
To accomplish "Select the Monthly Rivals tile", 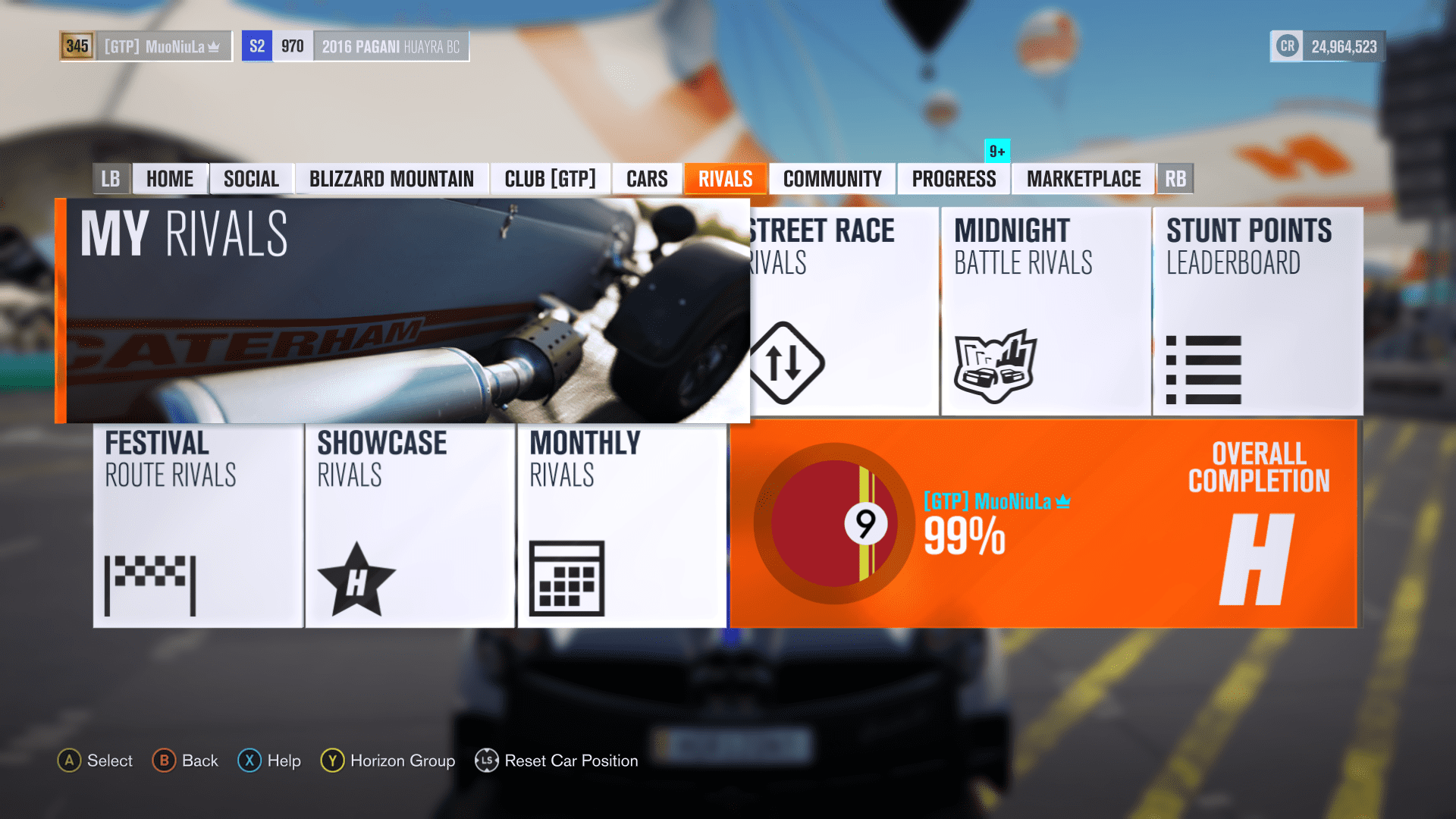I will point(622,525).
